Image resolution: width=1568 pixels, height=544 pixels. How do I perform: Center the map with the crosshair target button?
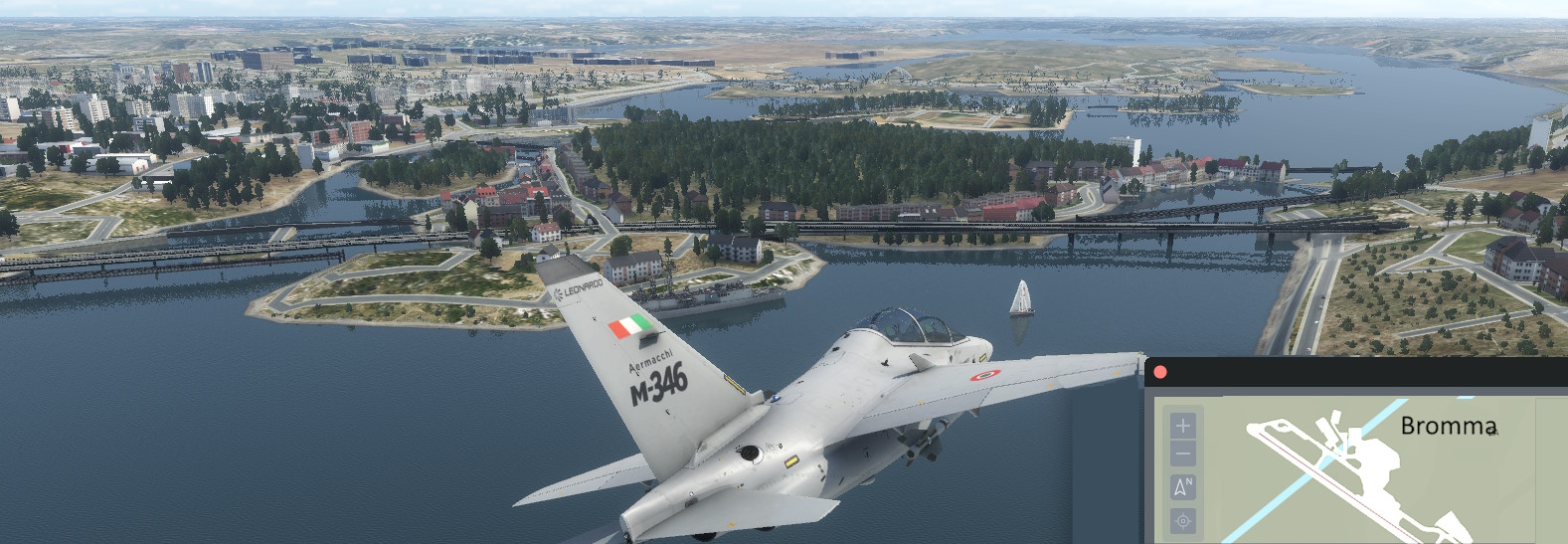pos(1183,520)
